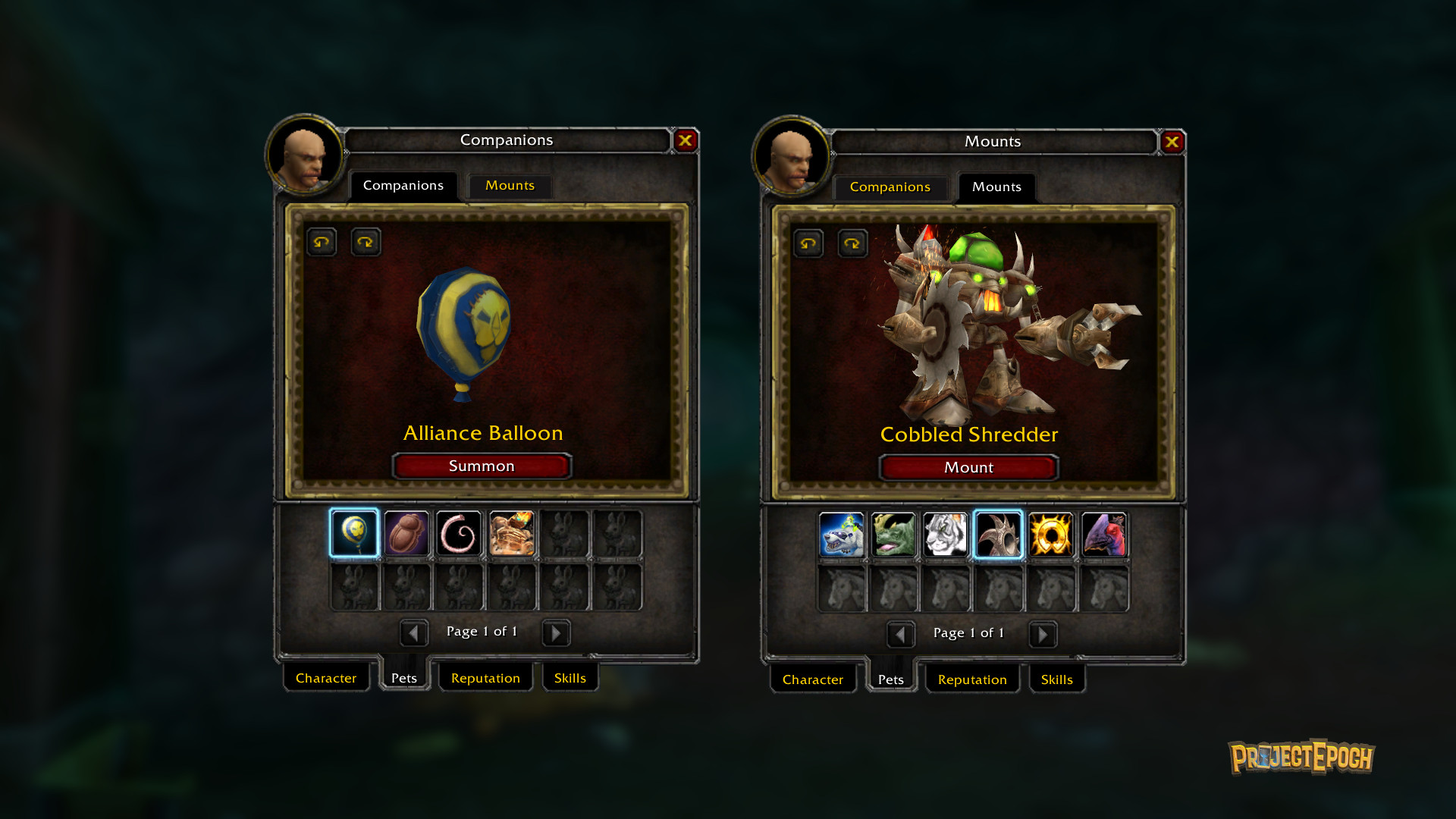Close the Companions window

coord(686,140)
